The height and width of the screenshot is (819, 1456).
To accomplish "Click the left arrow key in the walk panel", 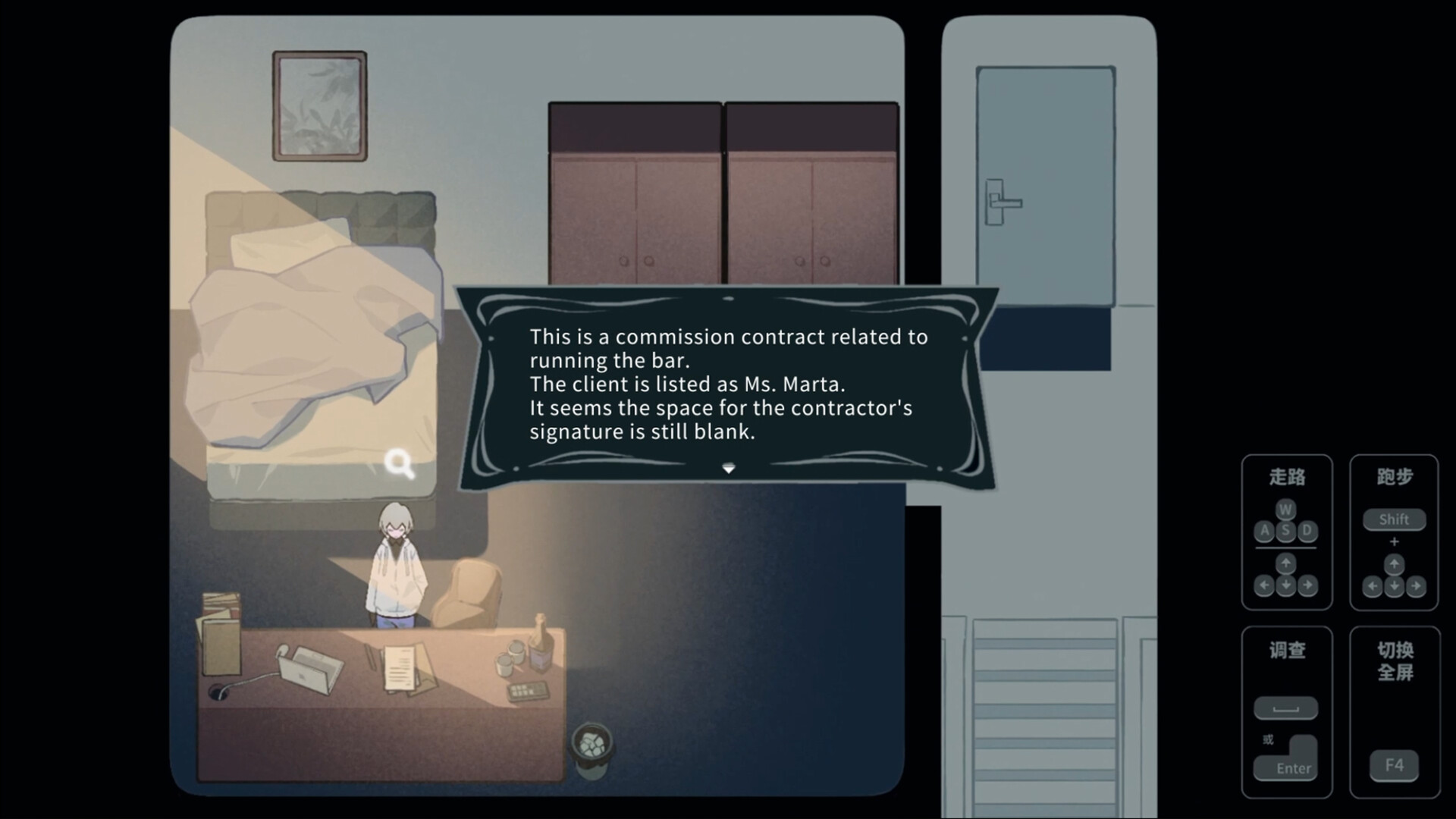I will click(1263, 585).
